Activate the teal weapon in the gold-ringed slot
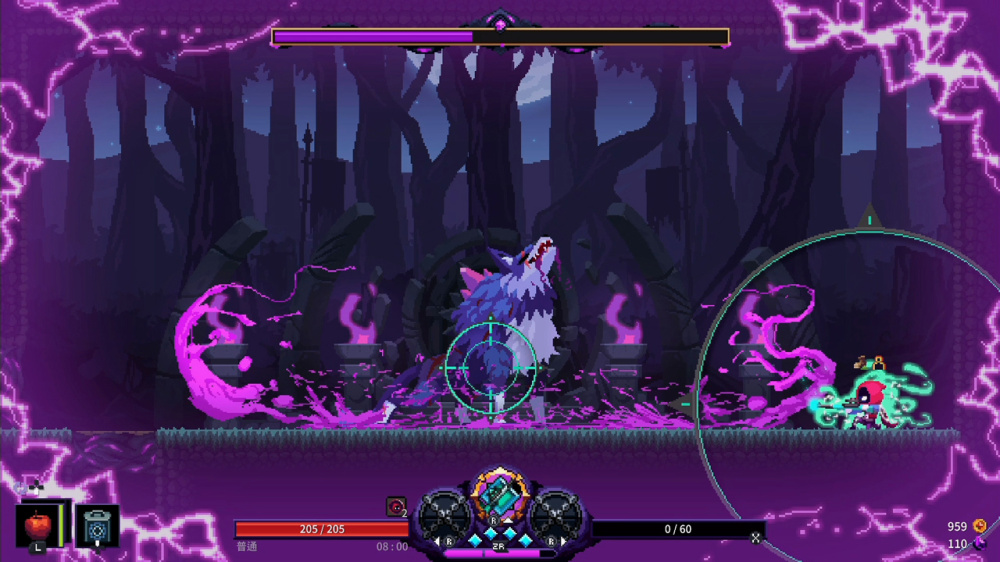 click(x=498, y=494)
